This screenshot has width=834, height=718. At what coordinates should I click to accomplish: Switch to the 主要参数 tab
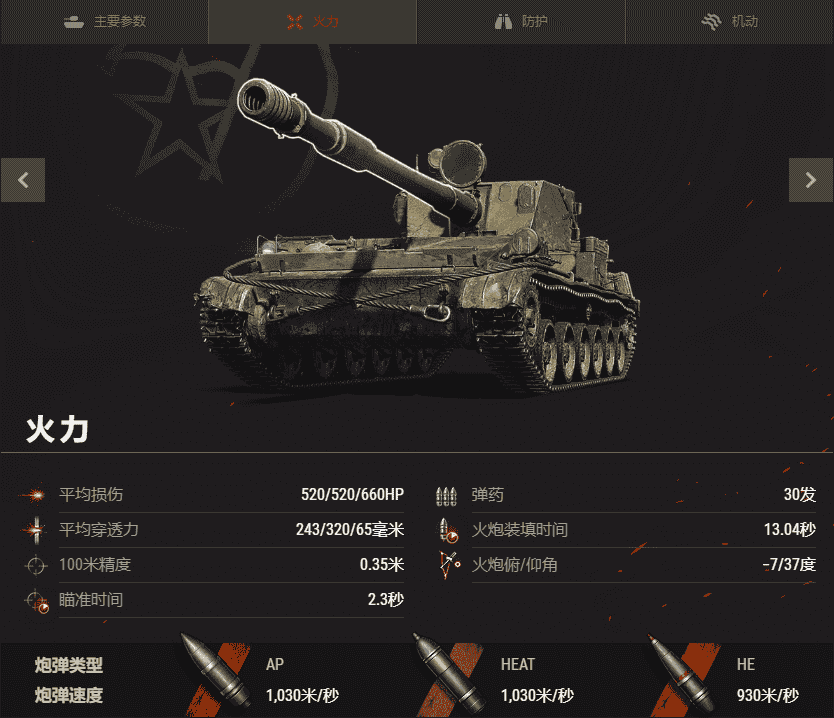[104, 21]
